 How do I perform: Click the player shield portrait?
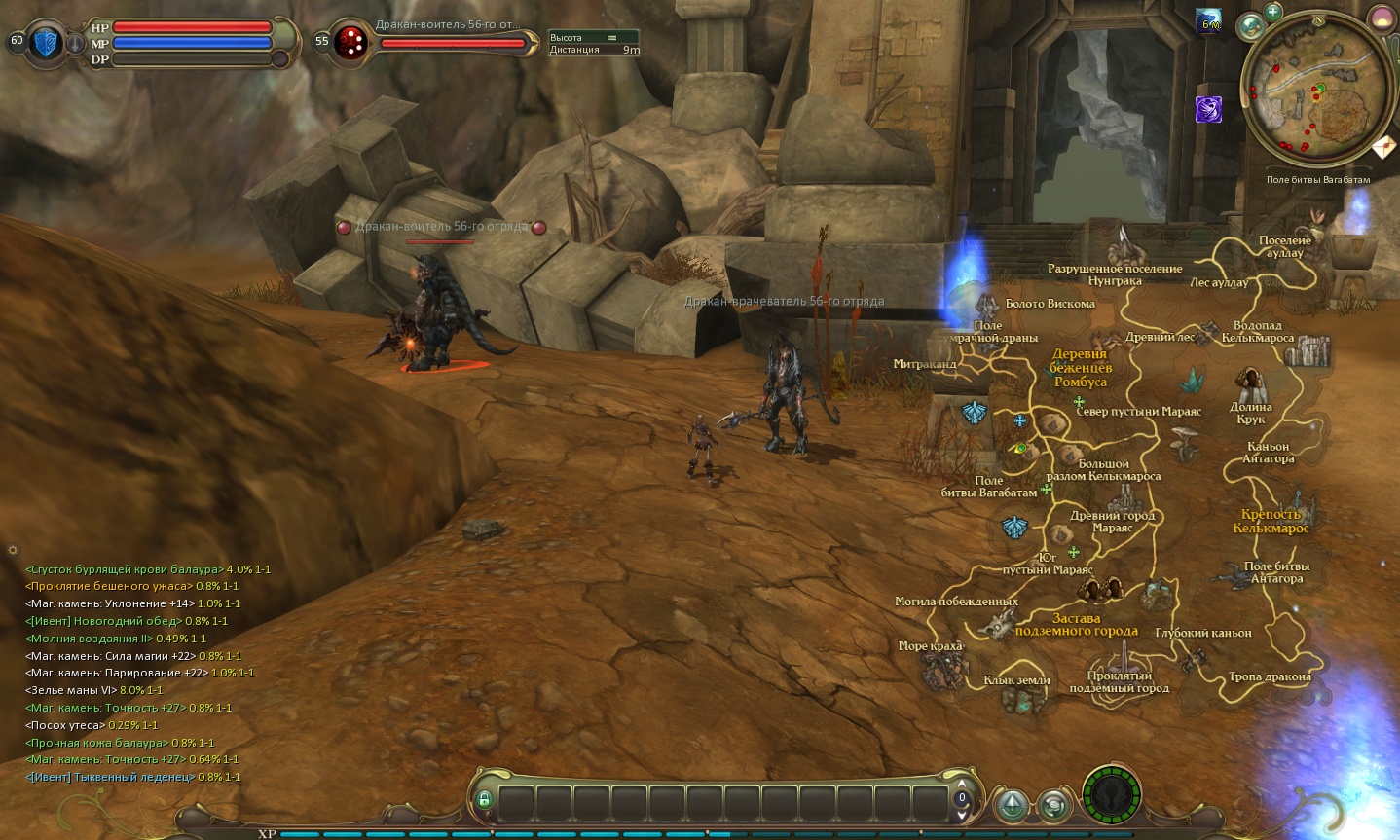point(45,43)
